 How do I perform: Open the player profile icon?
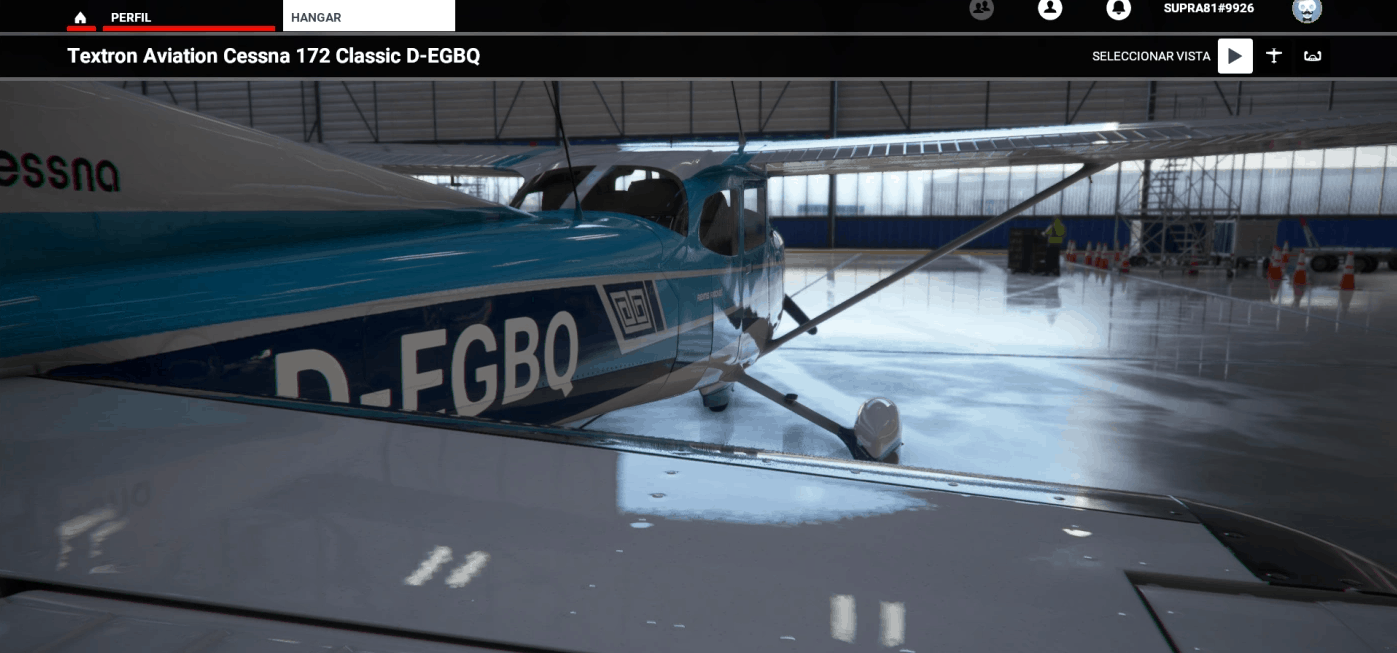coord(1050,8)
